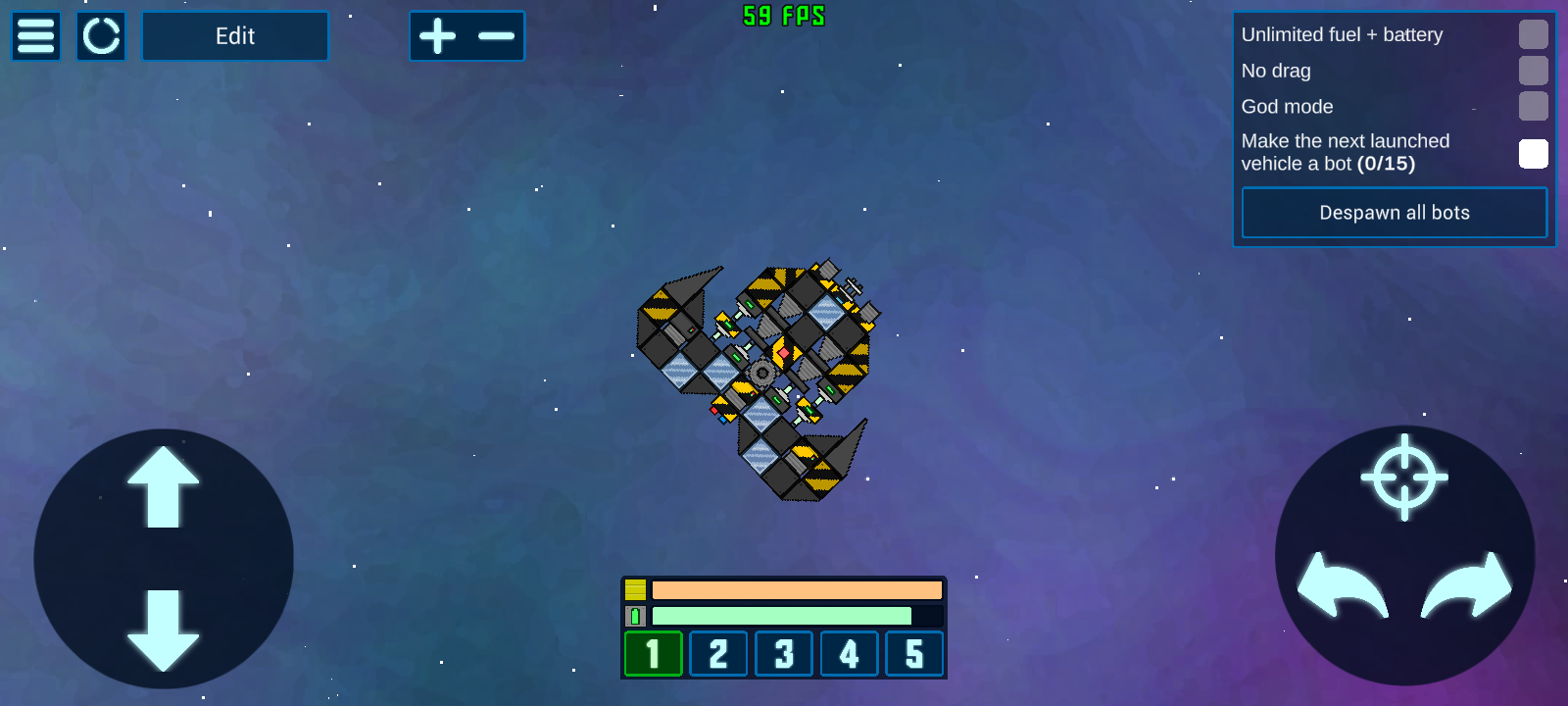The width and height of the screenshot is (1568, 706).
Task: Toggle next launched vehicle as bot
Action: [x=1533, y=153]
